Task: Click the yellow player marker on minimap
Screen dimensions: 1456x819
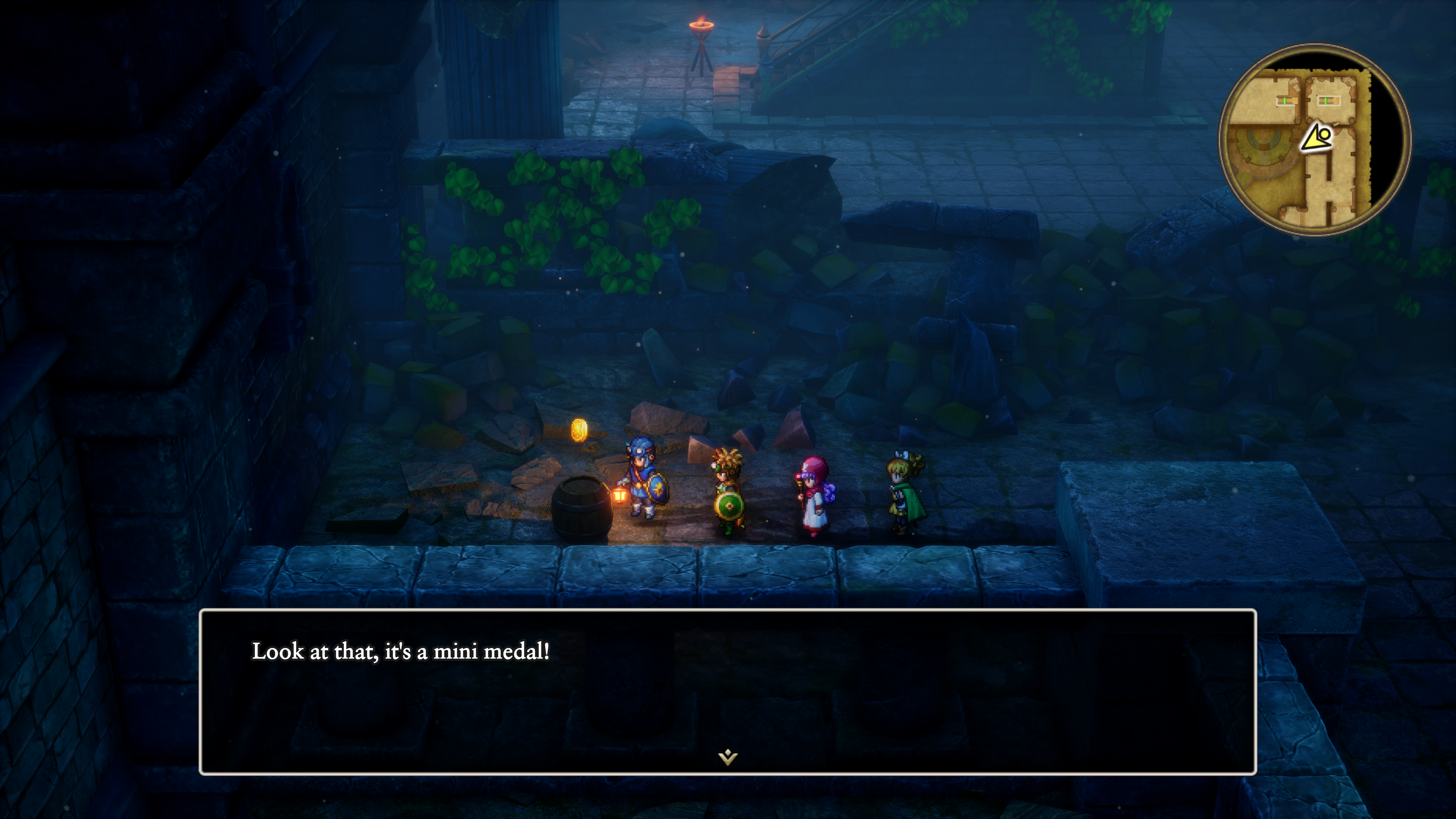Action: (1317, 138)
